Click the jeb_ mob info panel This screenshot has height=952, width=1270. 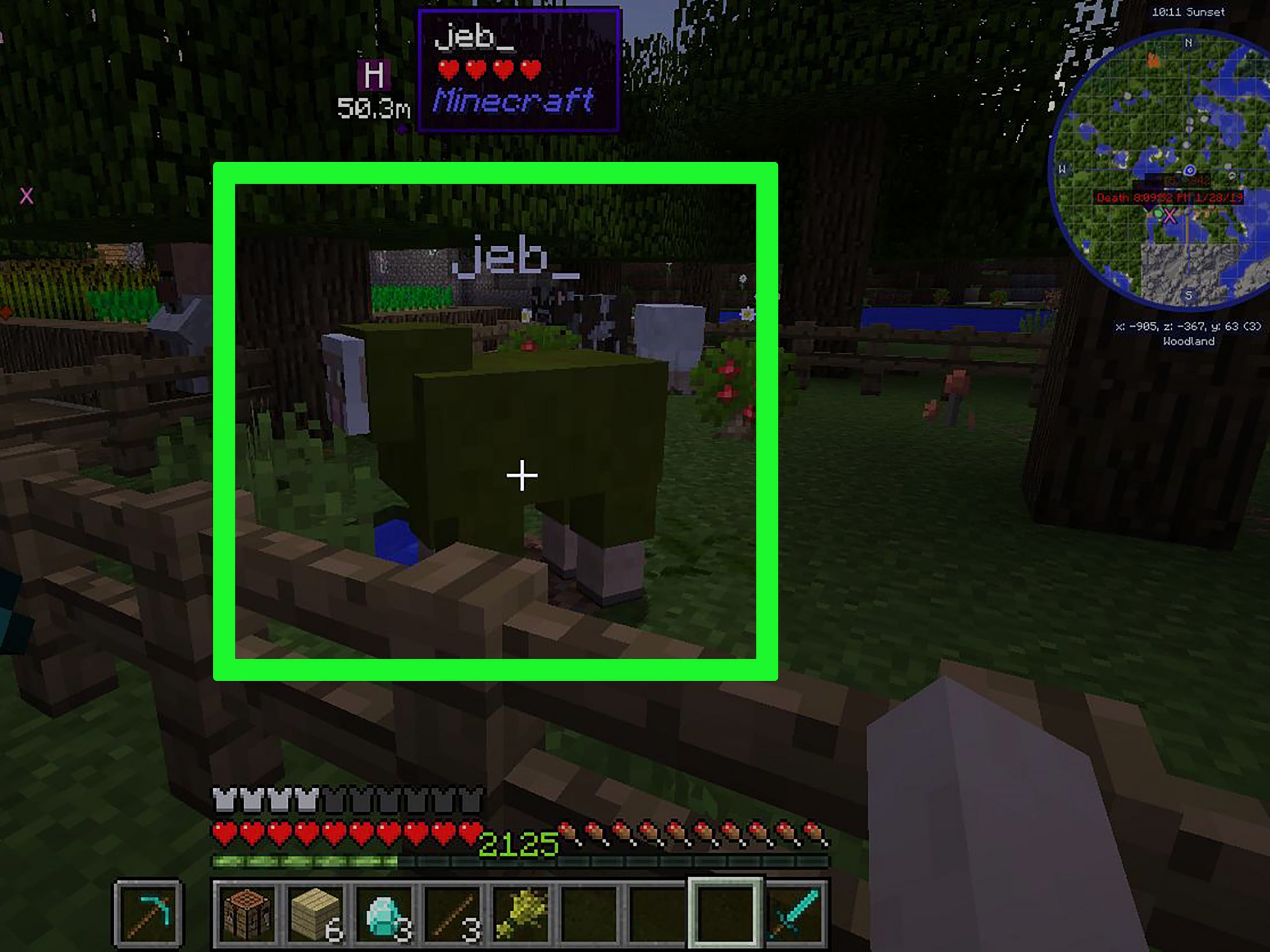tap(519, 70)
